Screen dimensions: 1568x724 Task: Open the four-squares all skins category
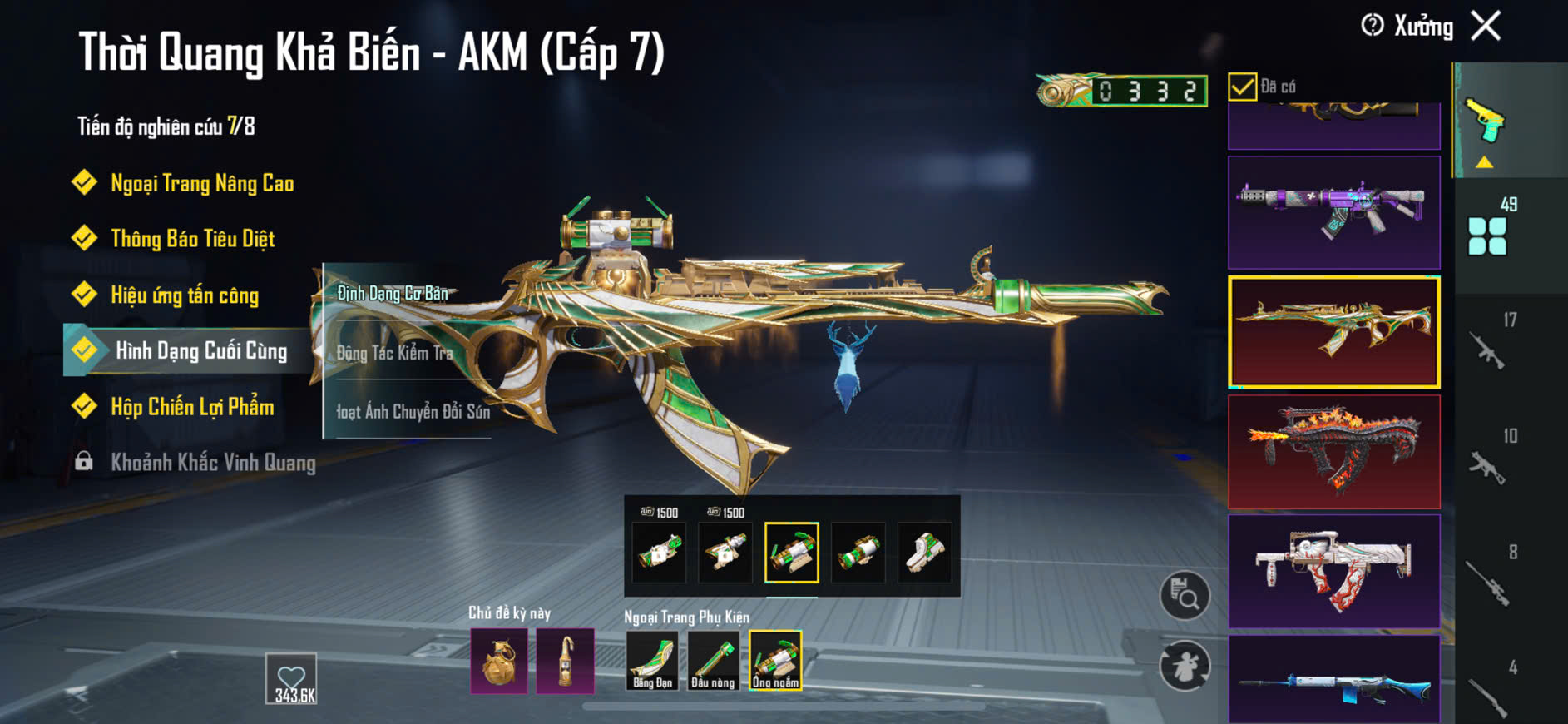pos(1487,236)
